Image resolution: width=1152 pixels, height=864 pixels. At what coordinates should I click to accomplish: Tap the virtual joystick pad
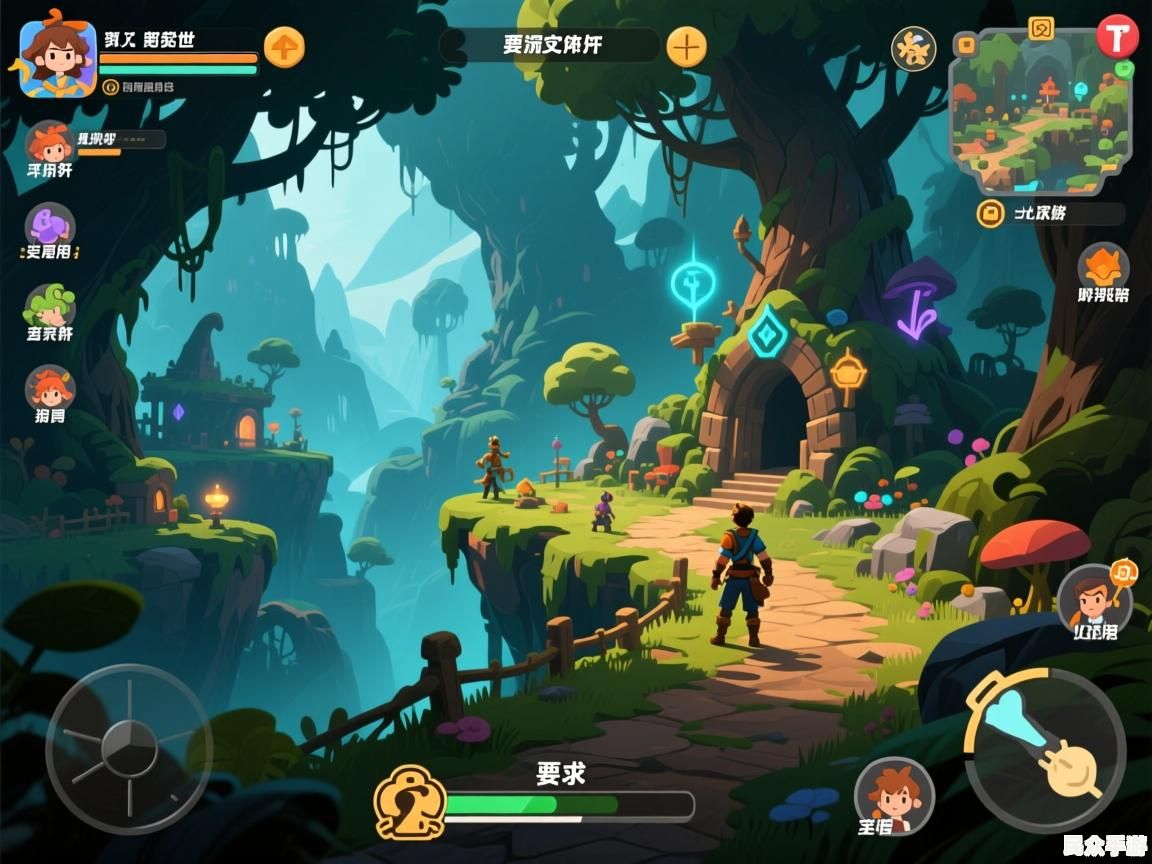129,749
